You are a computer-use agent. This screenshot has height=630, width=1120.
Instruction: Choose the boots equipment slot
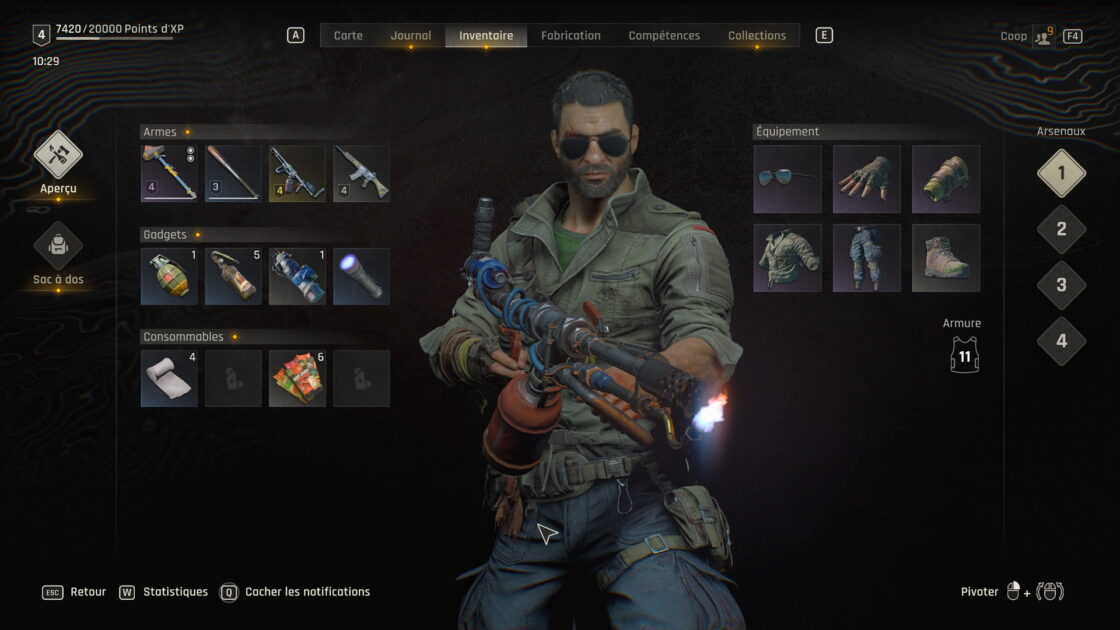(945, 258)
